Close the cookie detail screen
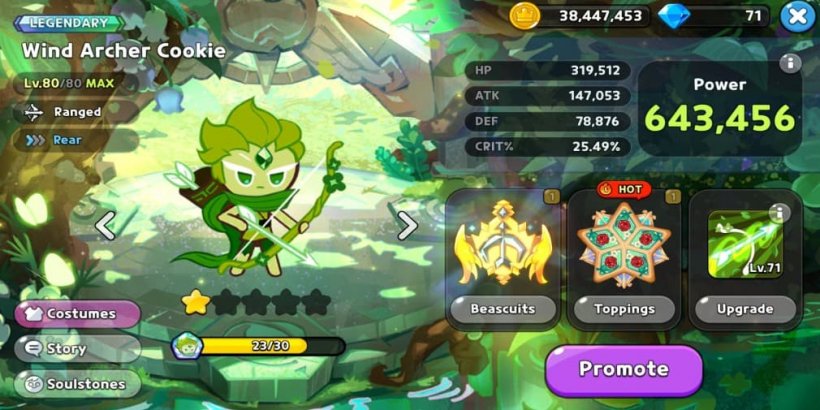The image size is (820, 410). click(x=796, y=16)
